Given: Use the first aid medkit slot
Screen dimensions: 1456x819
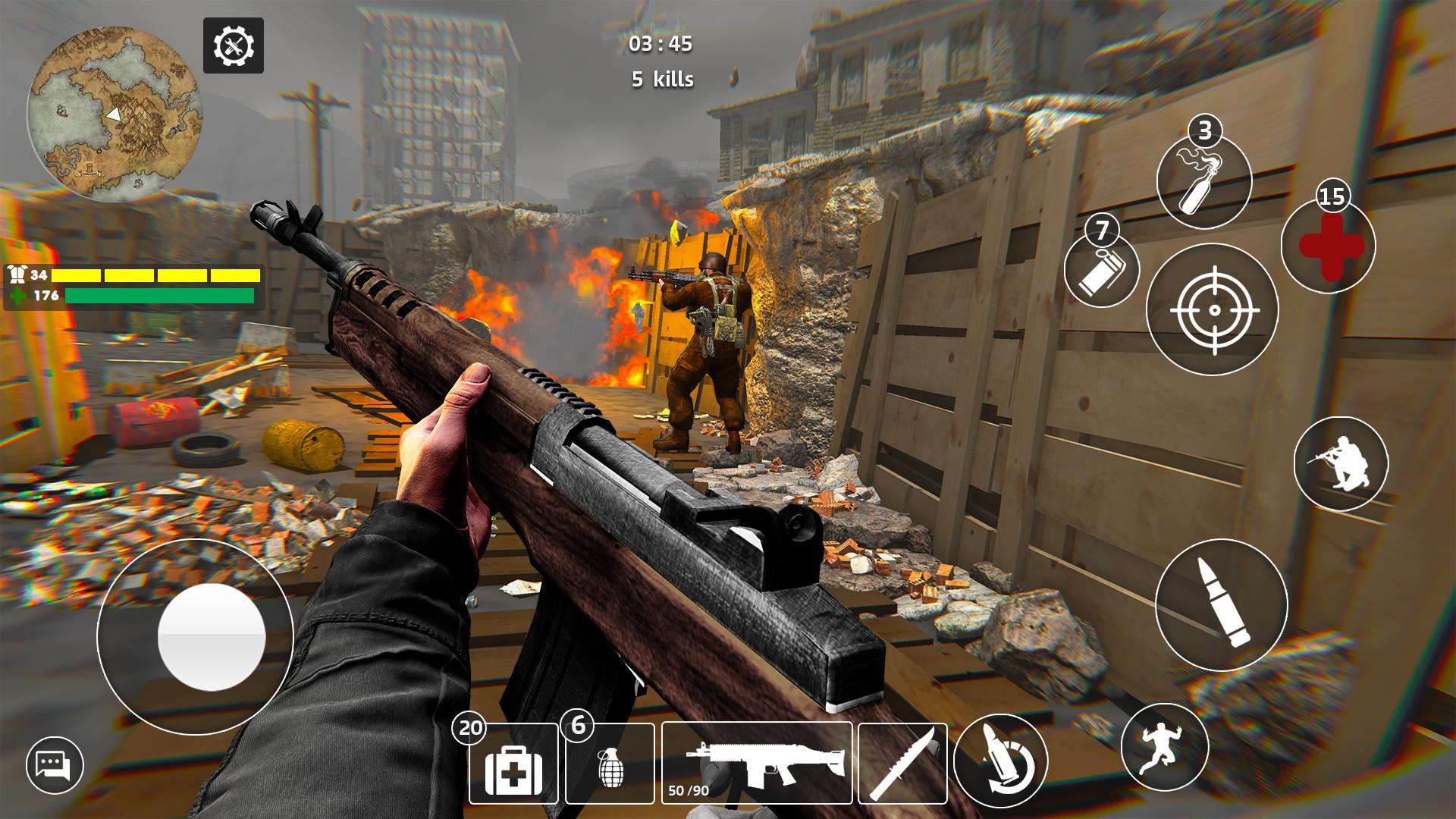Looking at the screenshot, I should point(513,763).
